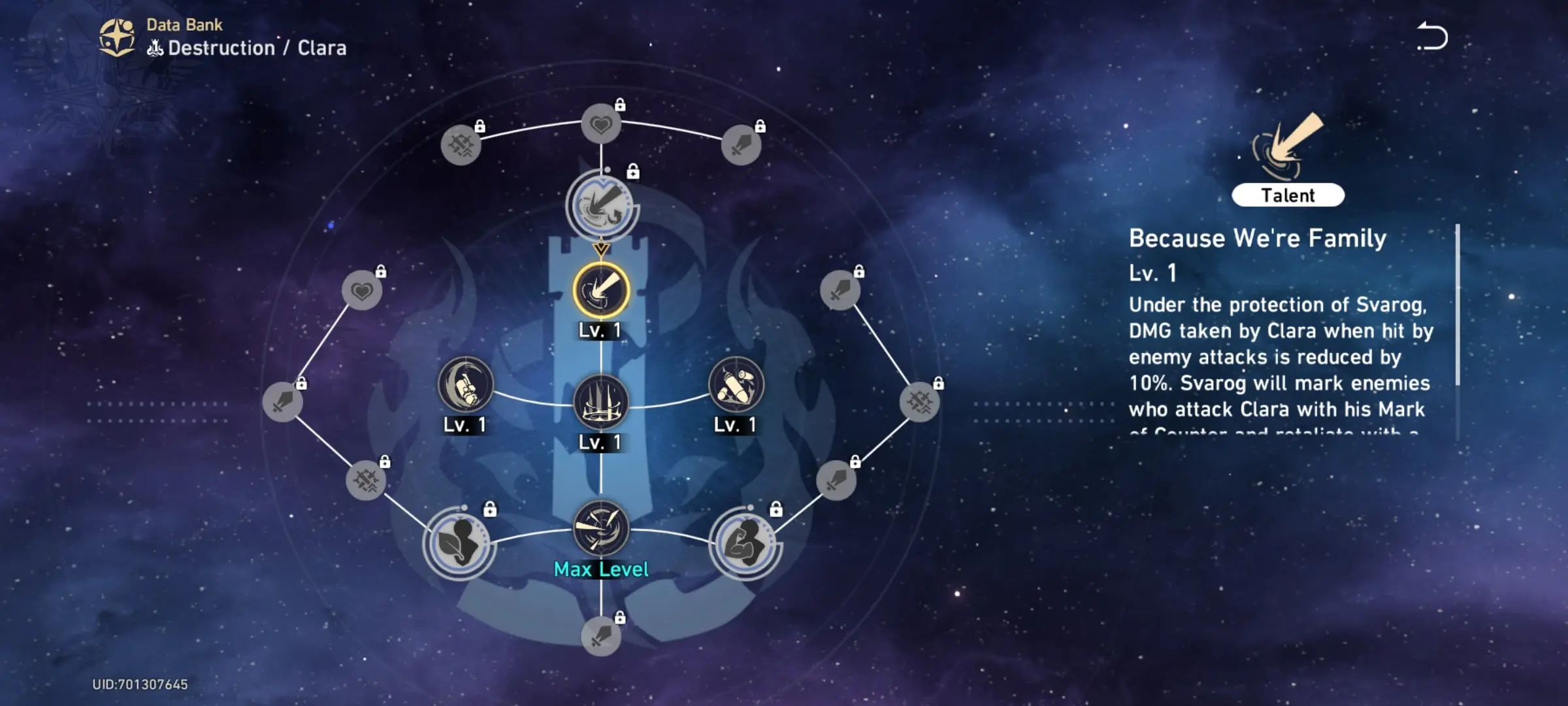
Task: Click the skill description scrollbar
Action: (x=1457, y=306)
